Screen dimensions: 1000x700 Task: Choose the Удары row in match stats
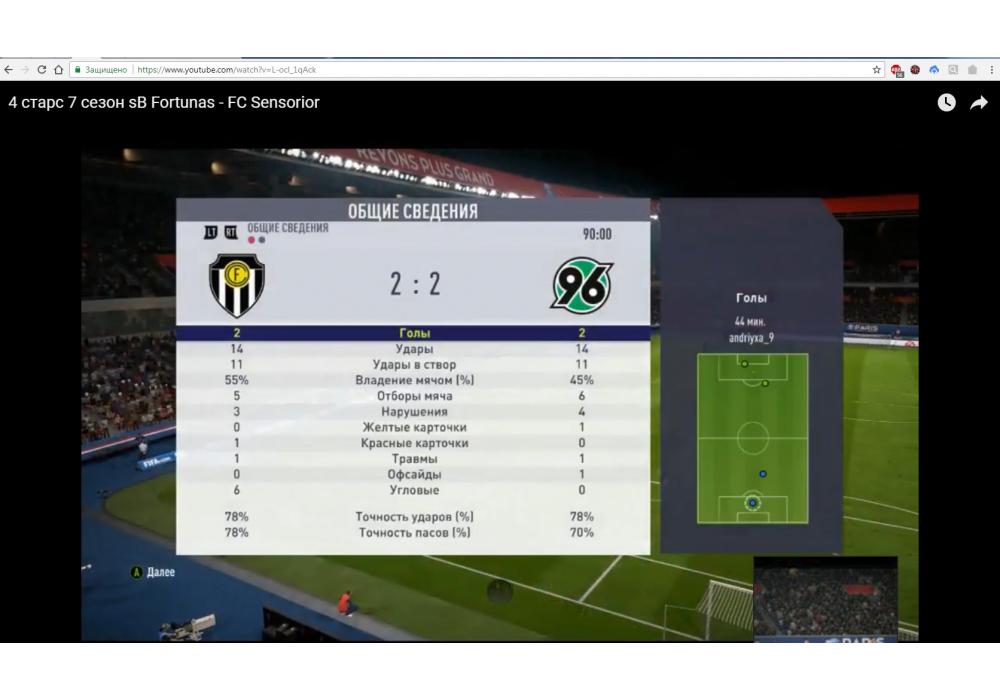pyautogui.click(x=414, y=349)
